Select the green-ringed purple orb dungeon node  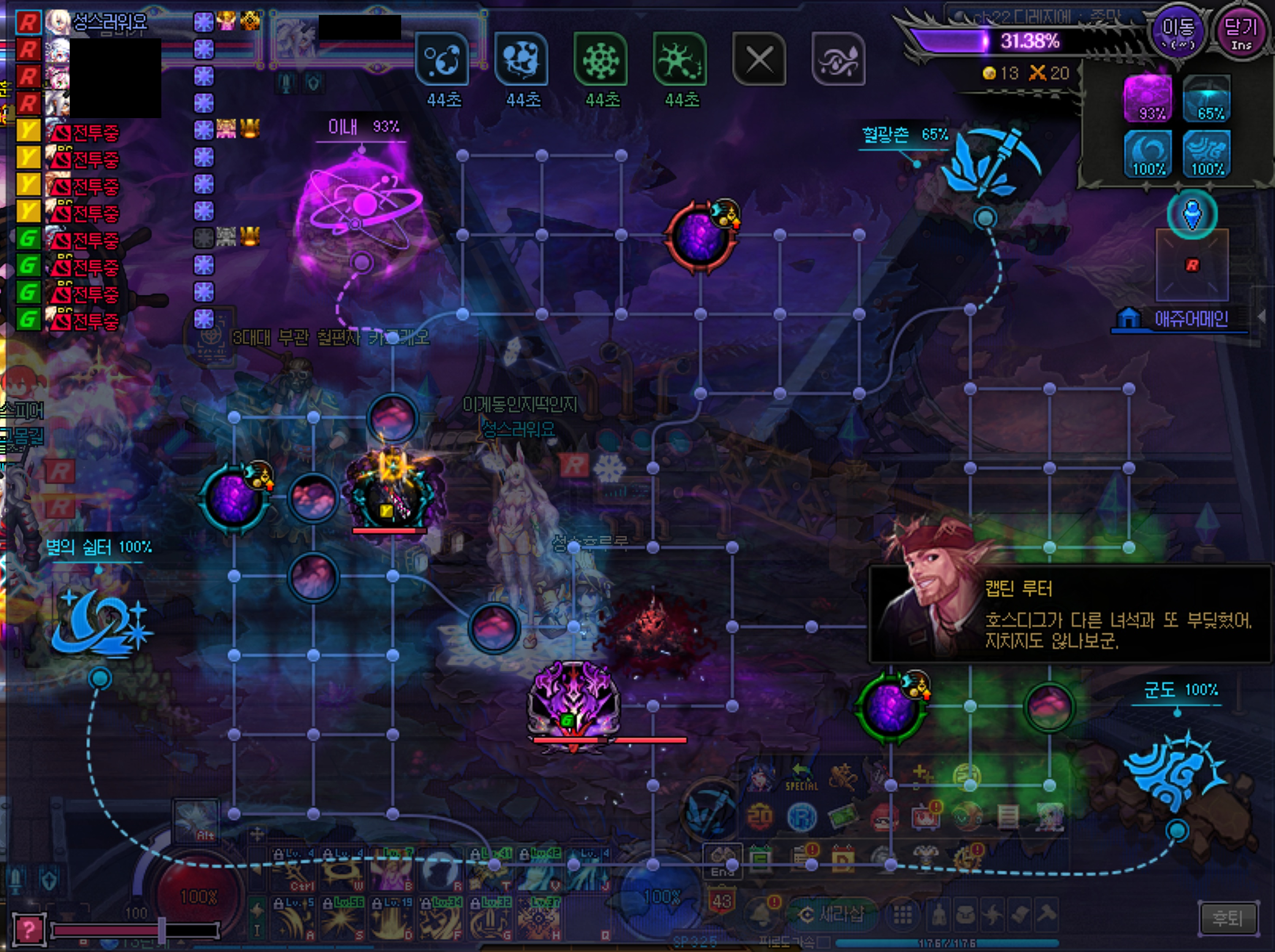(x=889, y=707)
